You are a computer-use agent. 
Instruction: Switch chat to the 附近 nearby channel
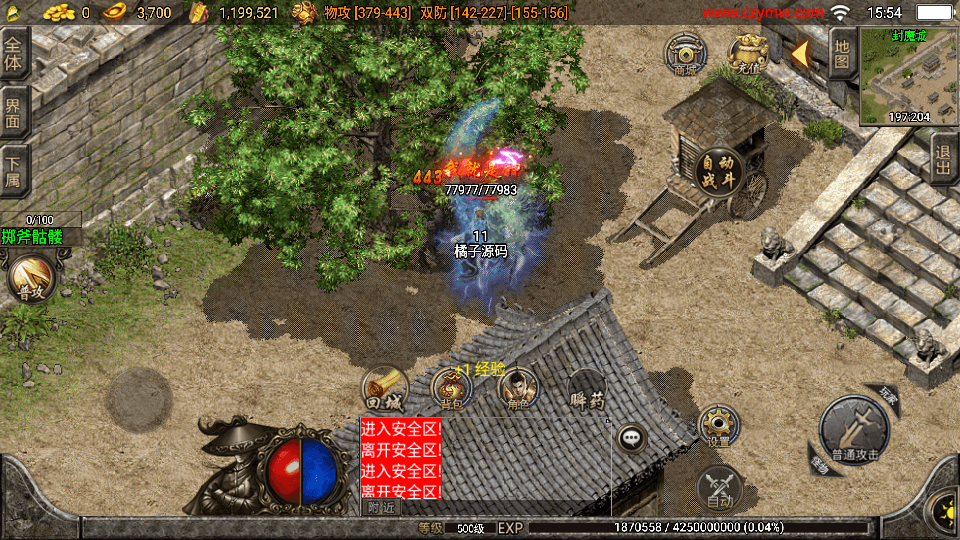(380, 507)
